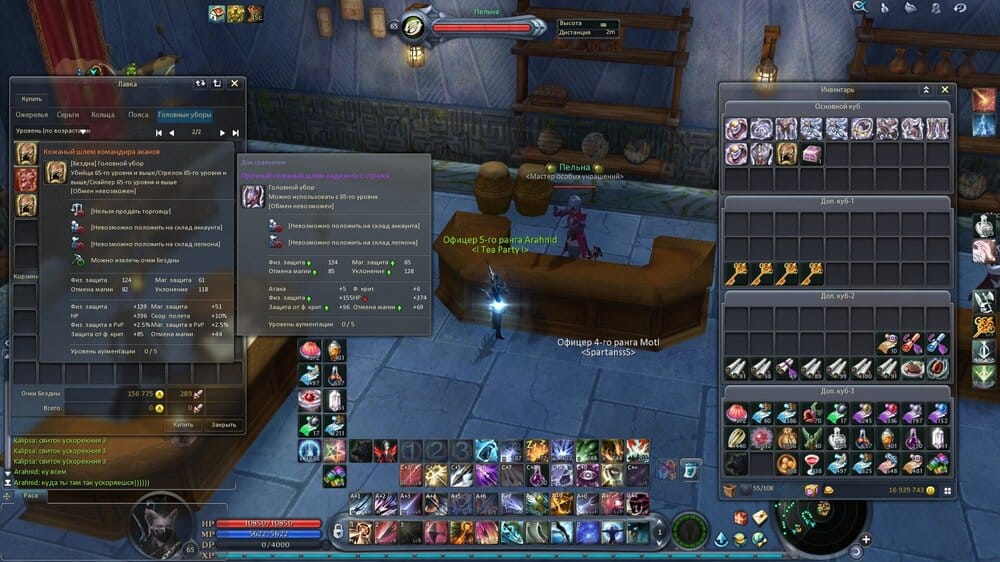This screenshot has height=562, width=1000.
Task: Click the Купить purchase button
Action: pyautogui.click(x=183, y=424)
